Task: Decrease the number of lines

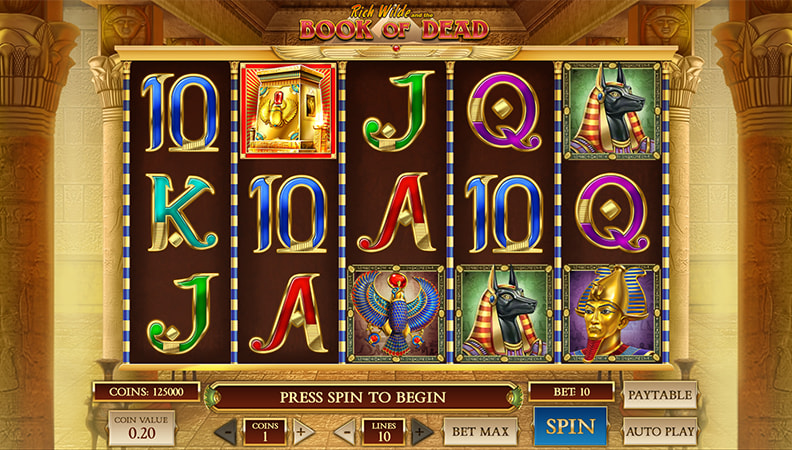Action: 344,432
